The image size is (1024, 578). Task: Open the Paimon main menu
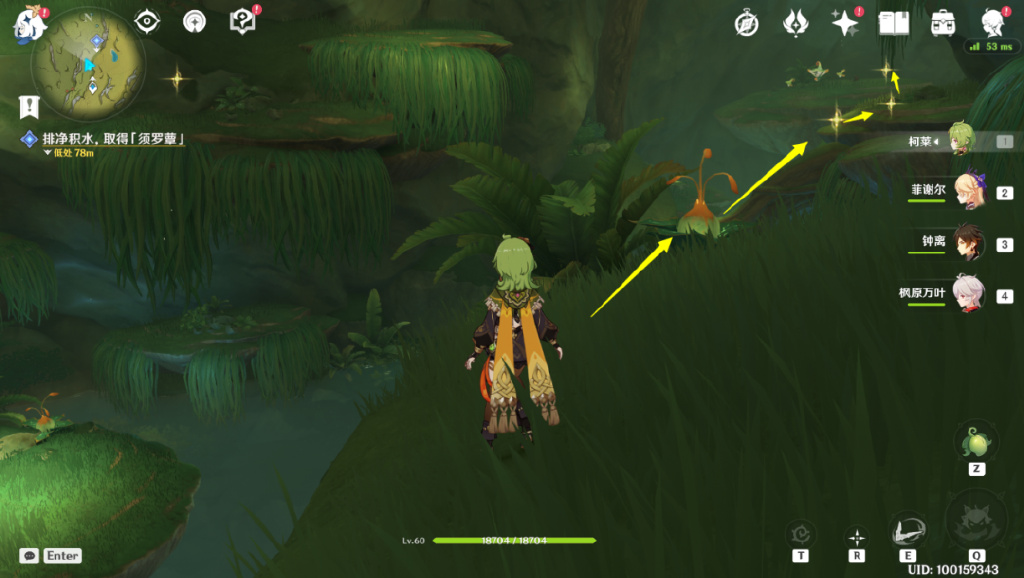(28, 24)
